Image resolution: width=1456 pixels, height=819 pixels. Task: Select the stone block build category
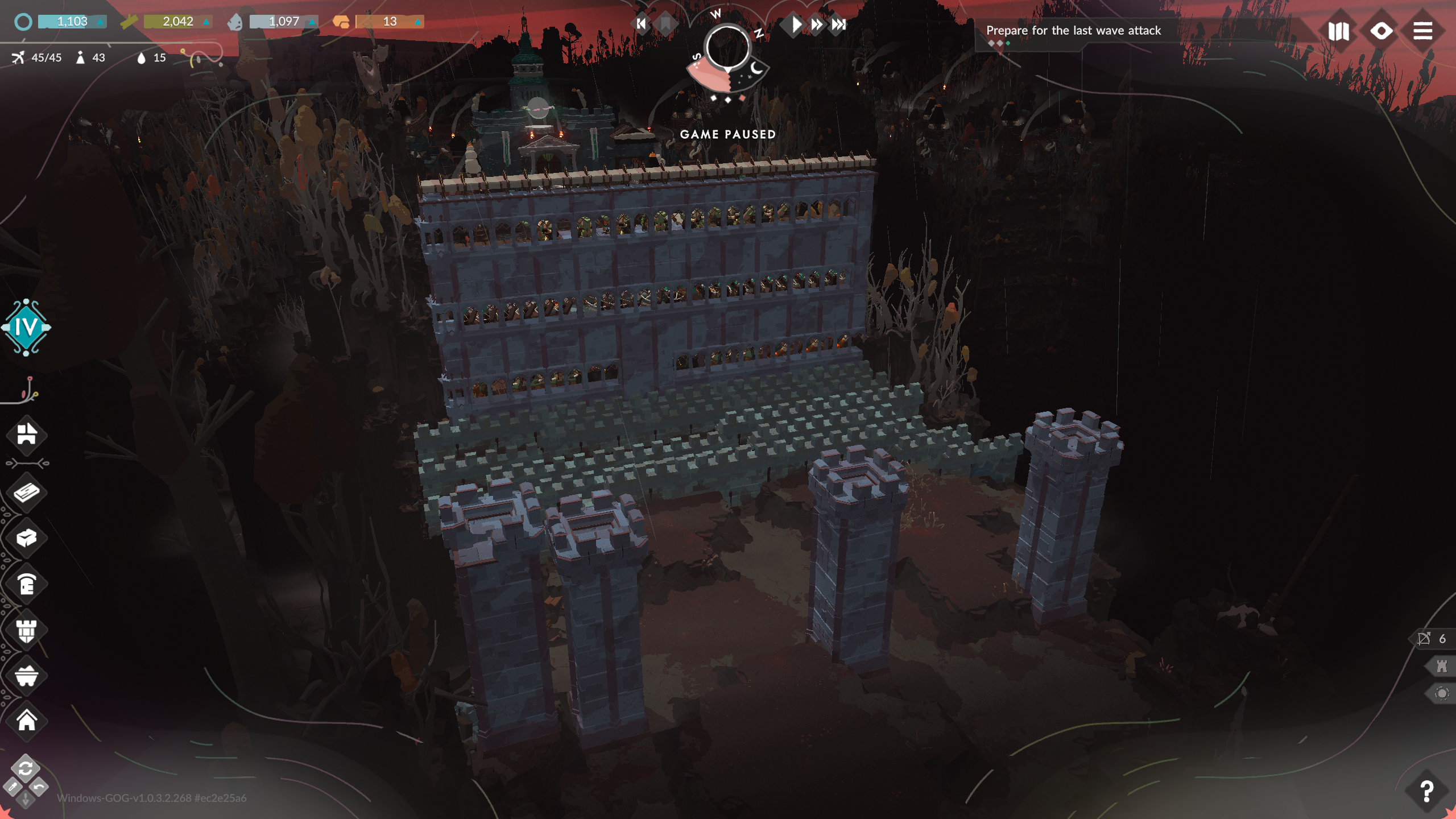tap(27, 538)
